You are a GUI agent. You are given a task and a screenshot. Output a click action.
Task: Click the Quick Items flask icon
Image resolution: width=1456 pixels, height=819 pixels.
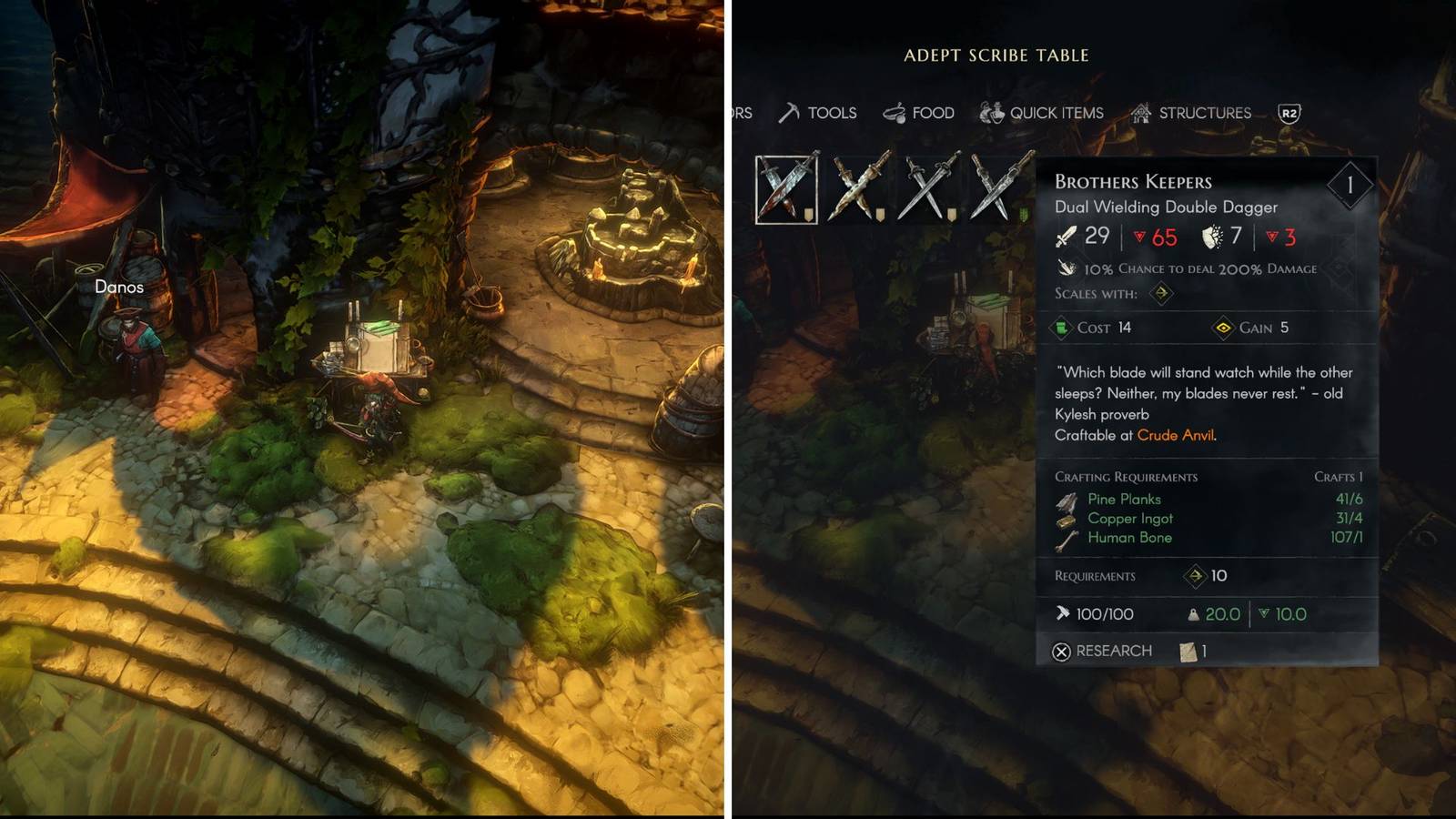992,112
